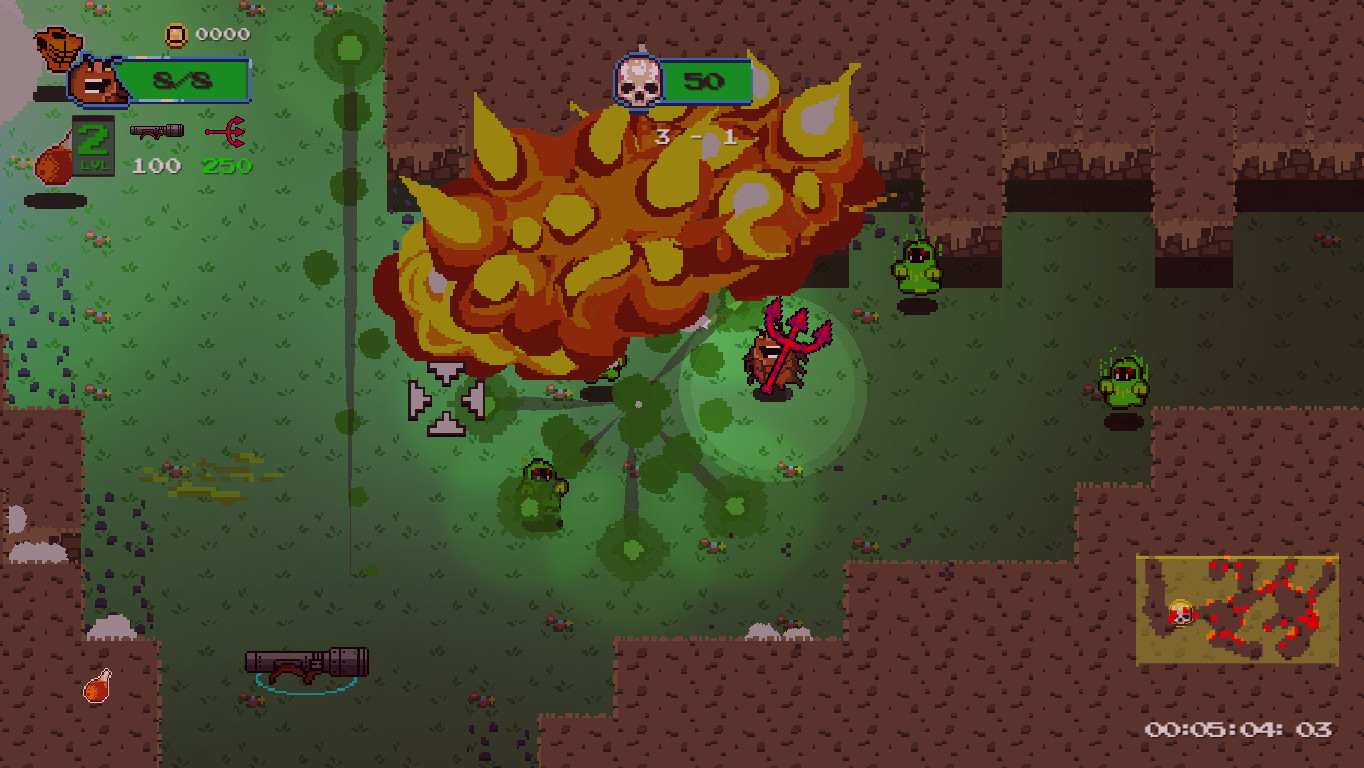Click the green 8/8 health bar
Image resolution: width=1364 pixels, height=768 pixels.
point(187,82)
